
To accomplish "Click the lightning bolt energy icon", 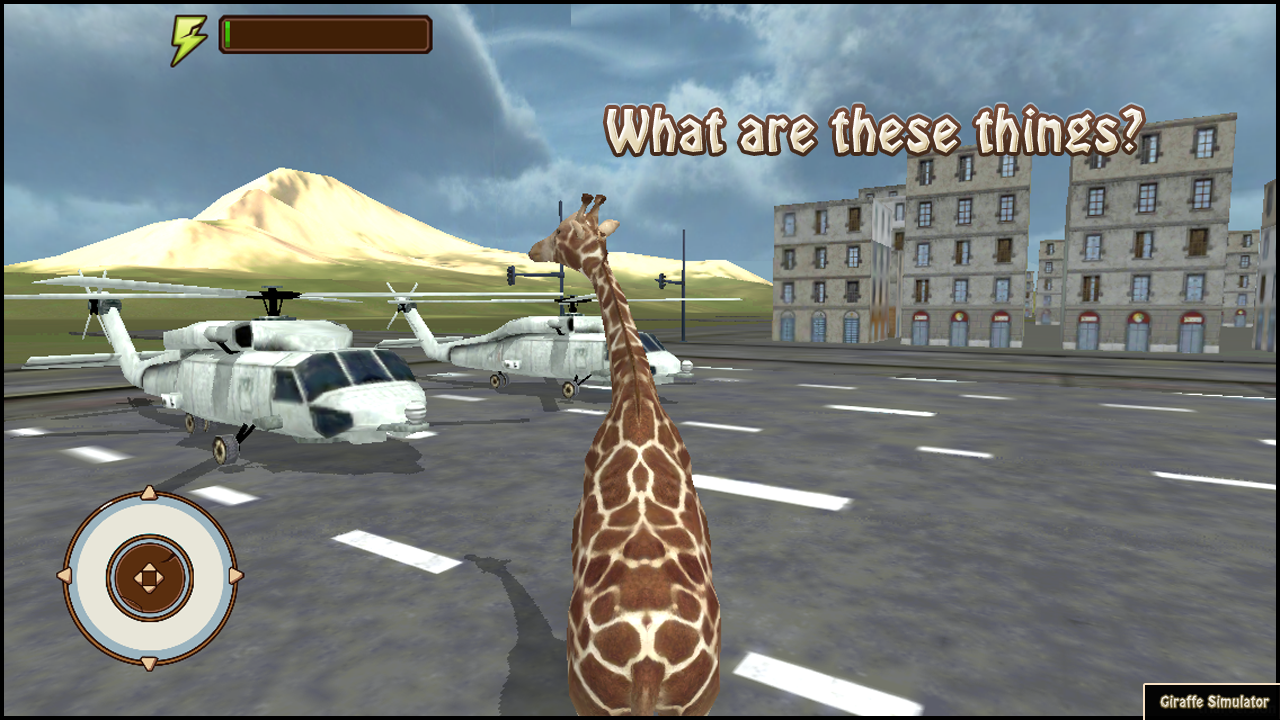I will point(191,34).
